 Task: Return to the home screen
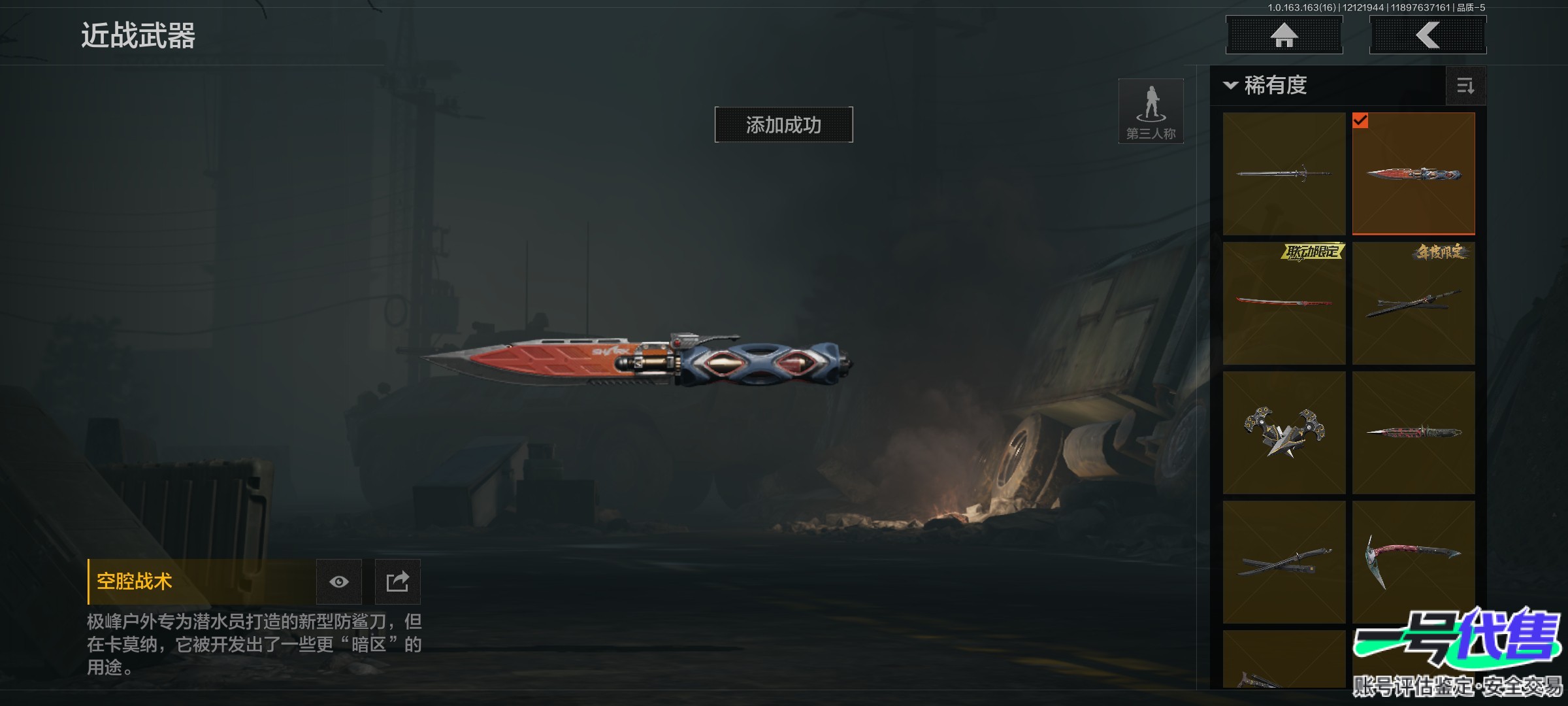coord(1284,35)
